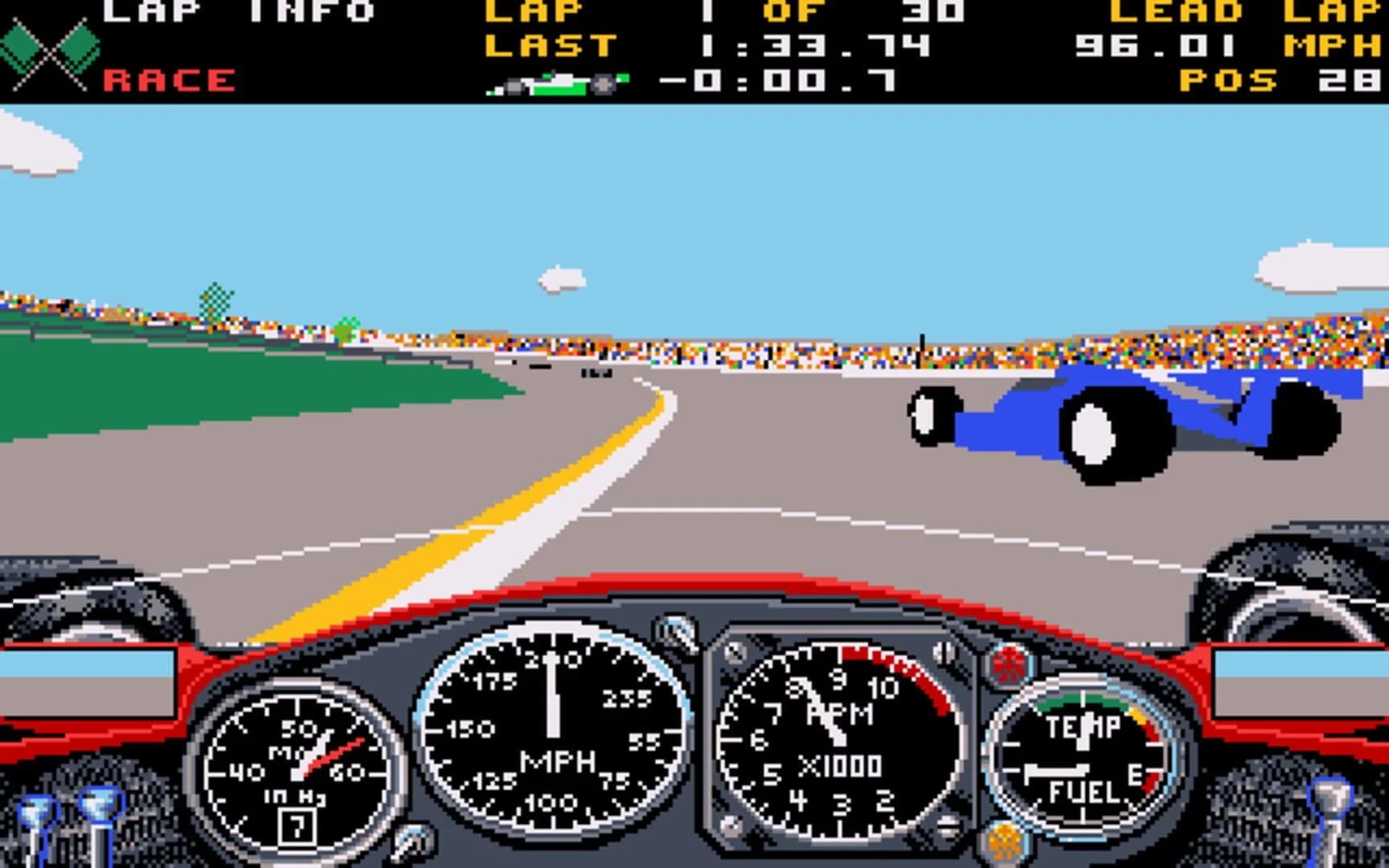1389x868 pixels.
Task: Pull the left blue gear lever
Action: point(39,812)
